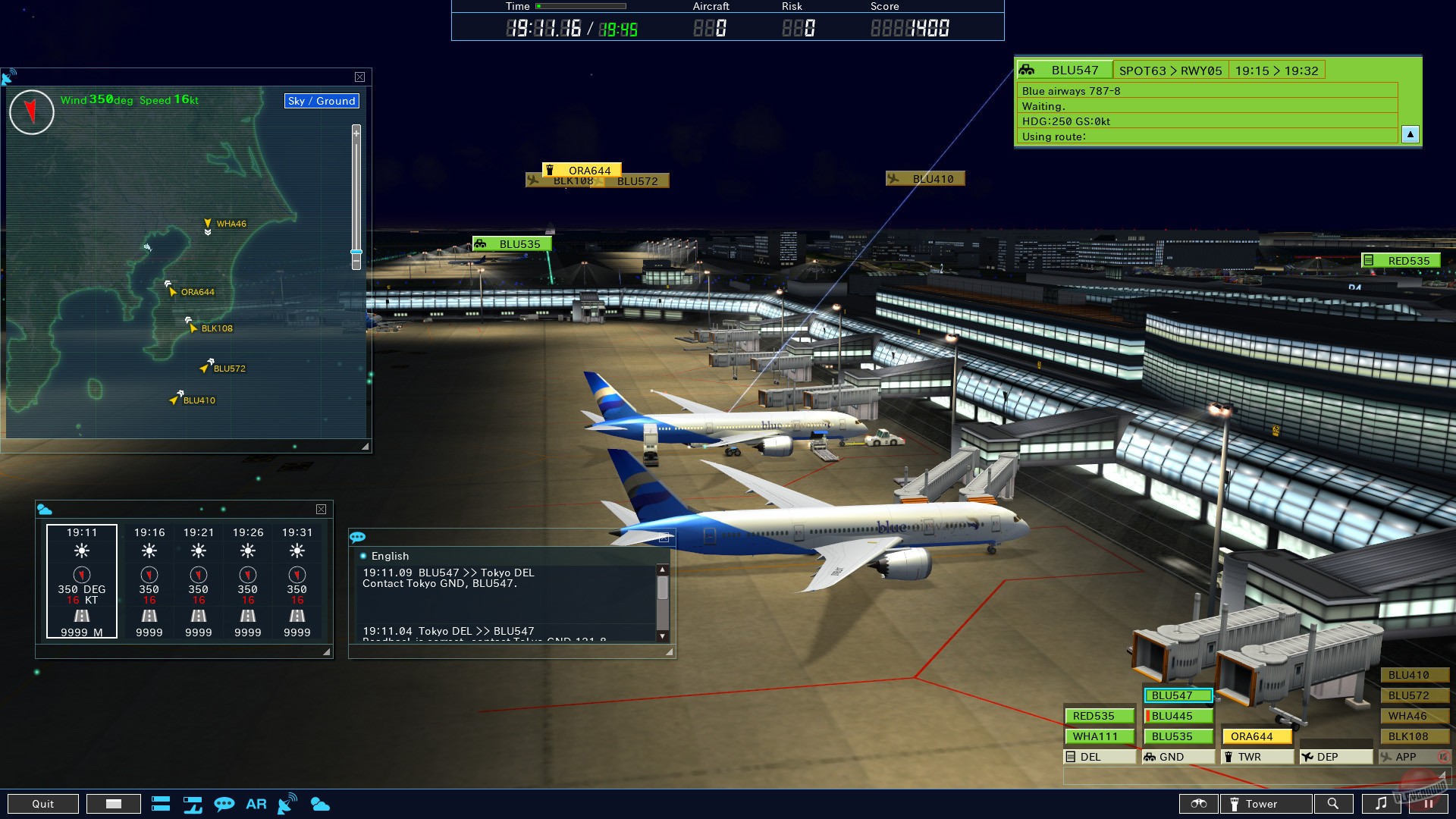Viewport: 1456px width, 819px height.
Task: Select the BLU445 flight strip
Action: [1180, 715]
